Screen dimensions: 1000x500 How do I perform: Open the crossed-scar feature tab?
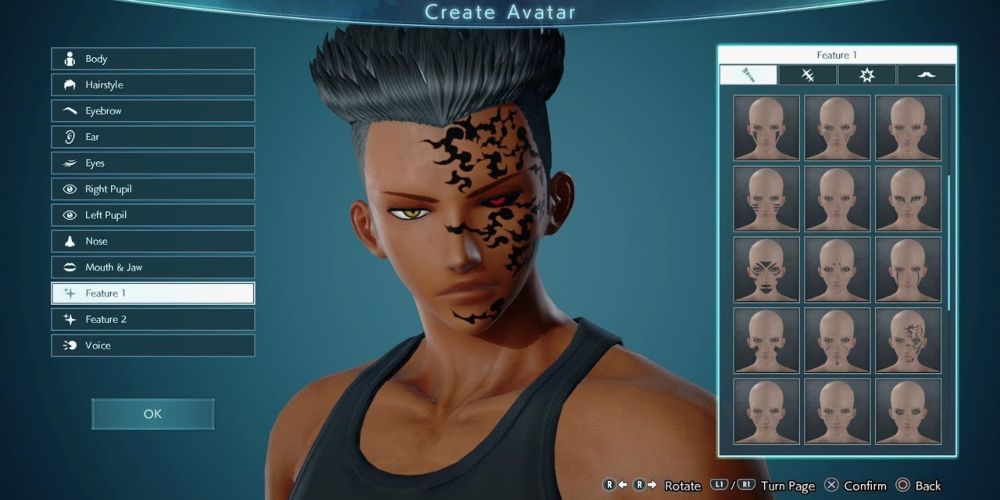(808, 75)
